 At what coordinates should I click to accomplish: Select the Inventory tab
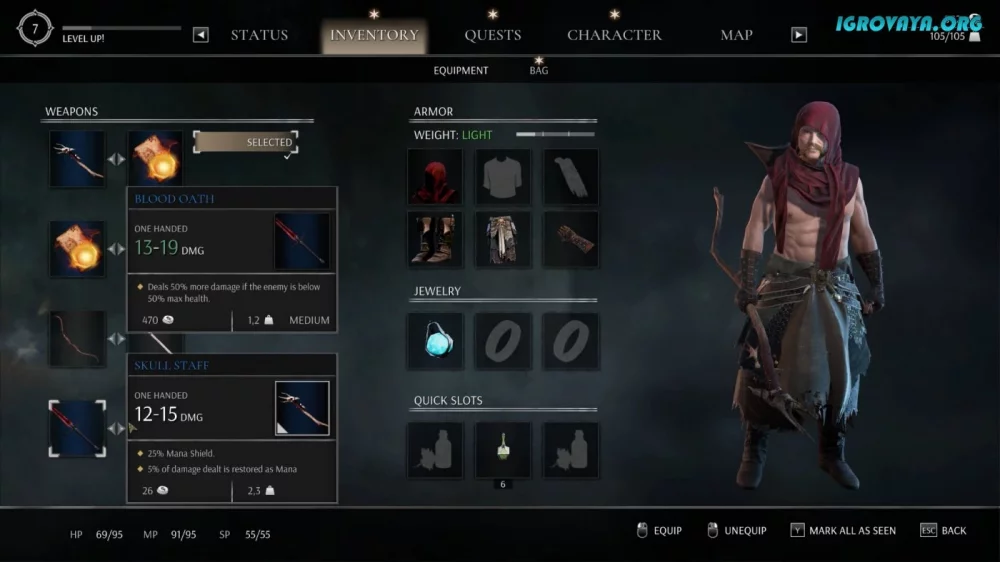375,35
